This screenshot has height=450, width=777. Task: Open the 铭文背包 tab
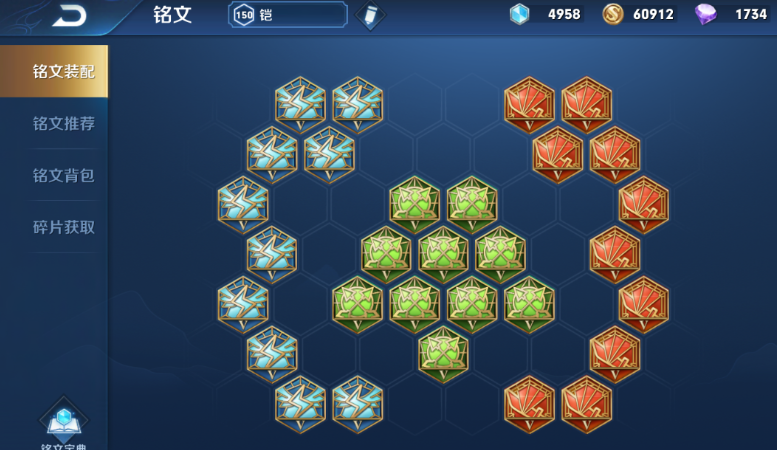click(x=63, y=175)
